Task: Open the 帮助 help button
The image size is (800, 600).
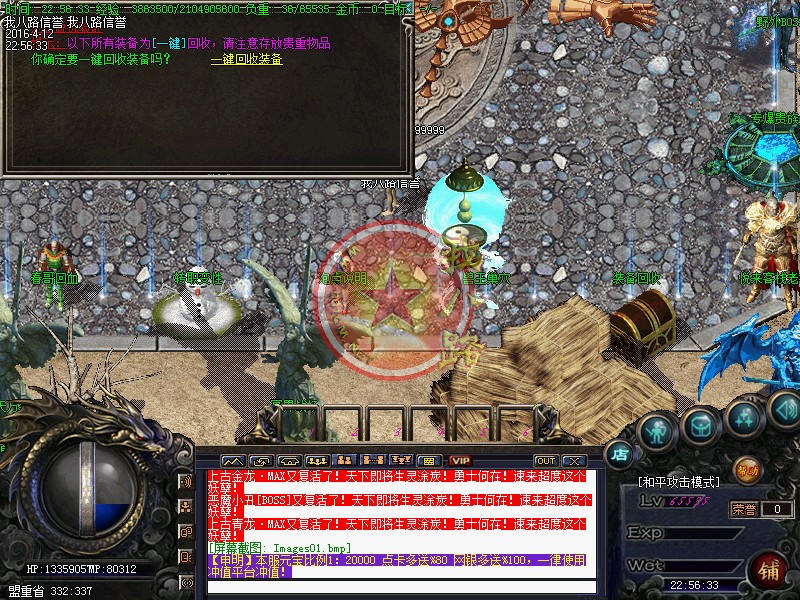Action: coord(747,468)
